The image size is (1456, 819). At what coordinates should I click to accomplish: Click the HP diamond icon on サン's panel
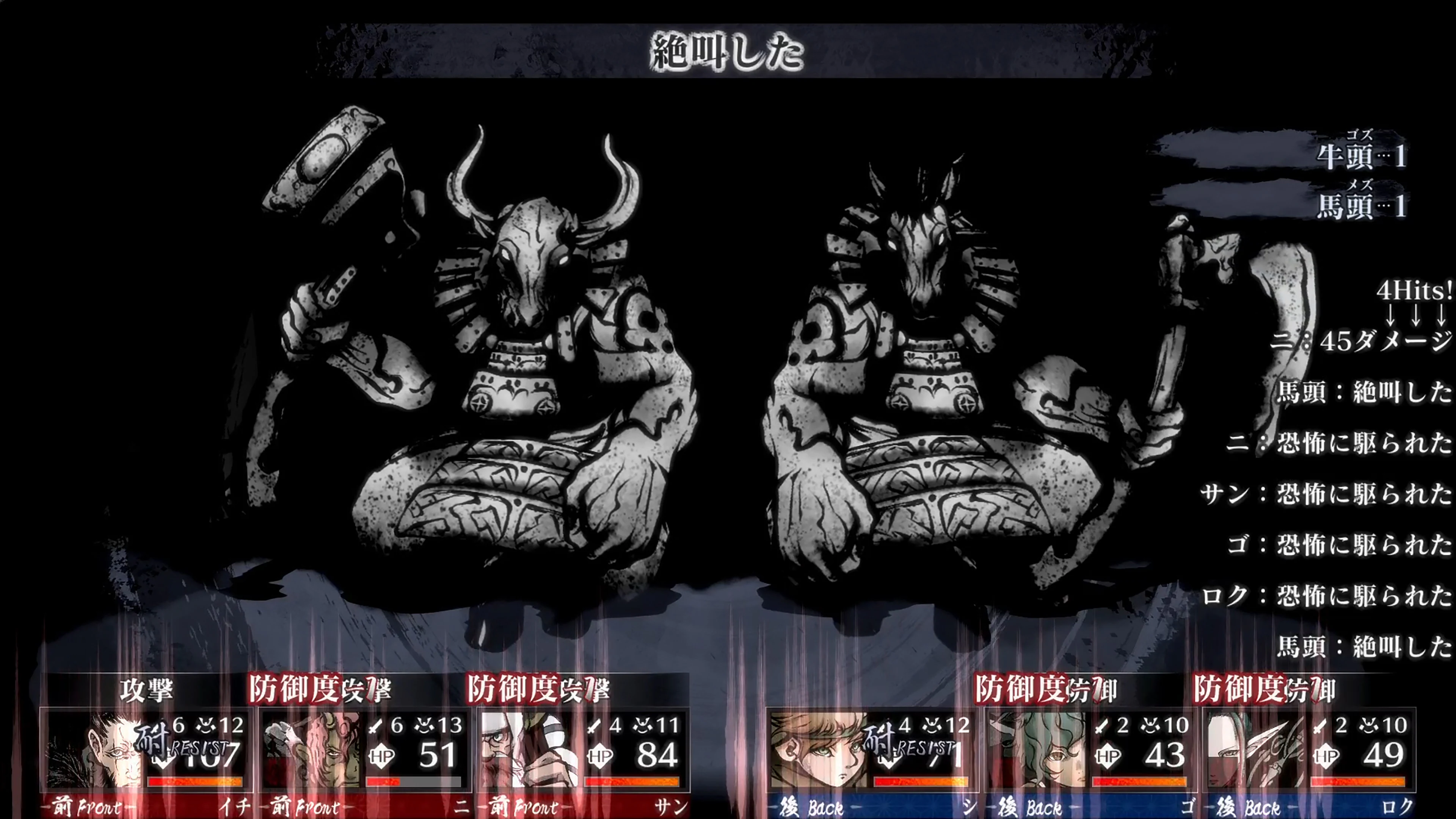[x=598, y=756]
